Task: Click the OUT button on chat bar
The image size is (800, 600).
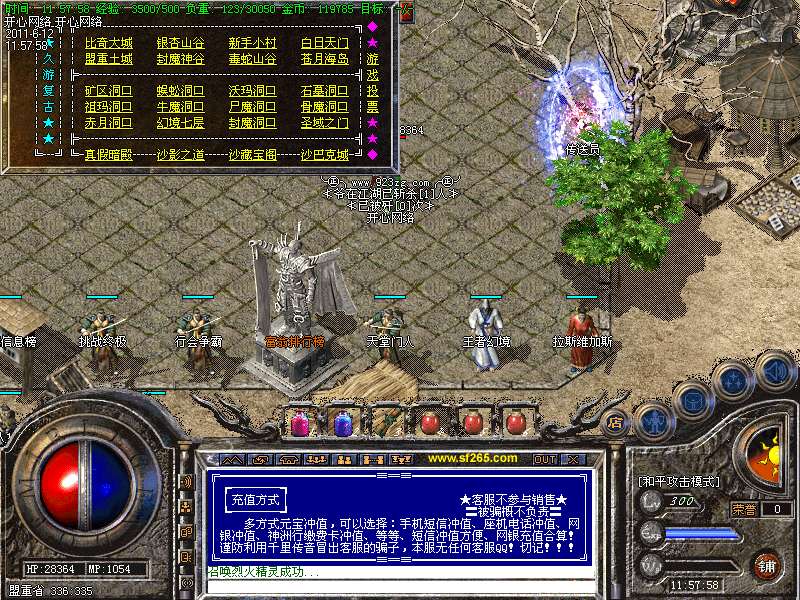Action: point(545,459)
